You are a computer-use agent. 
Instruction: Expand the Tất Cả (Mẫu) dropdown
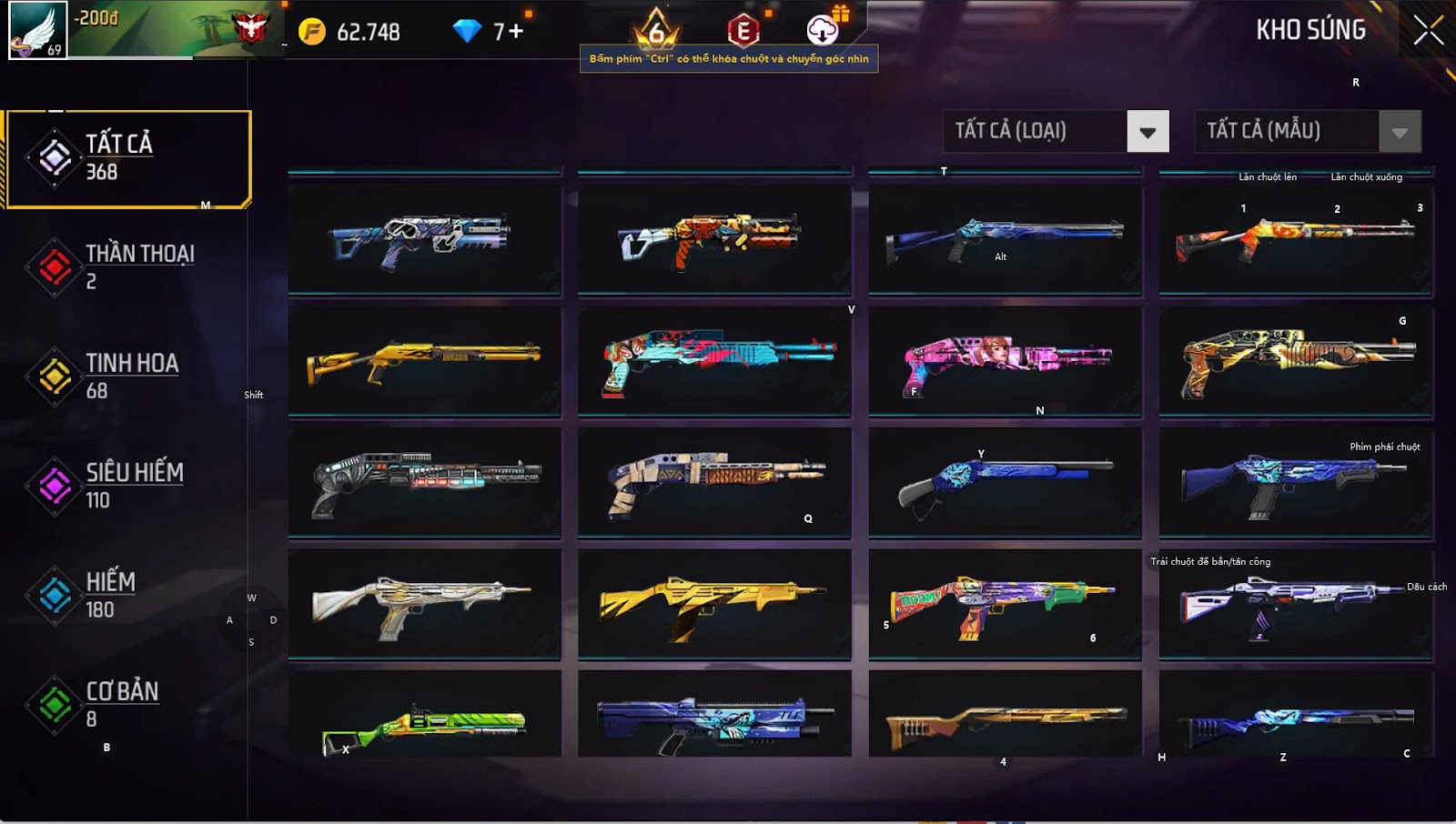point(1400,132)
